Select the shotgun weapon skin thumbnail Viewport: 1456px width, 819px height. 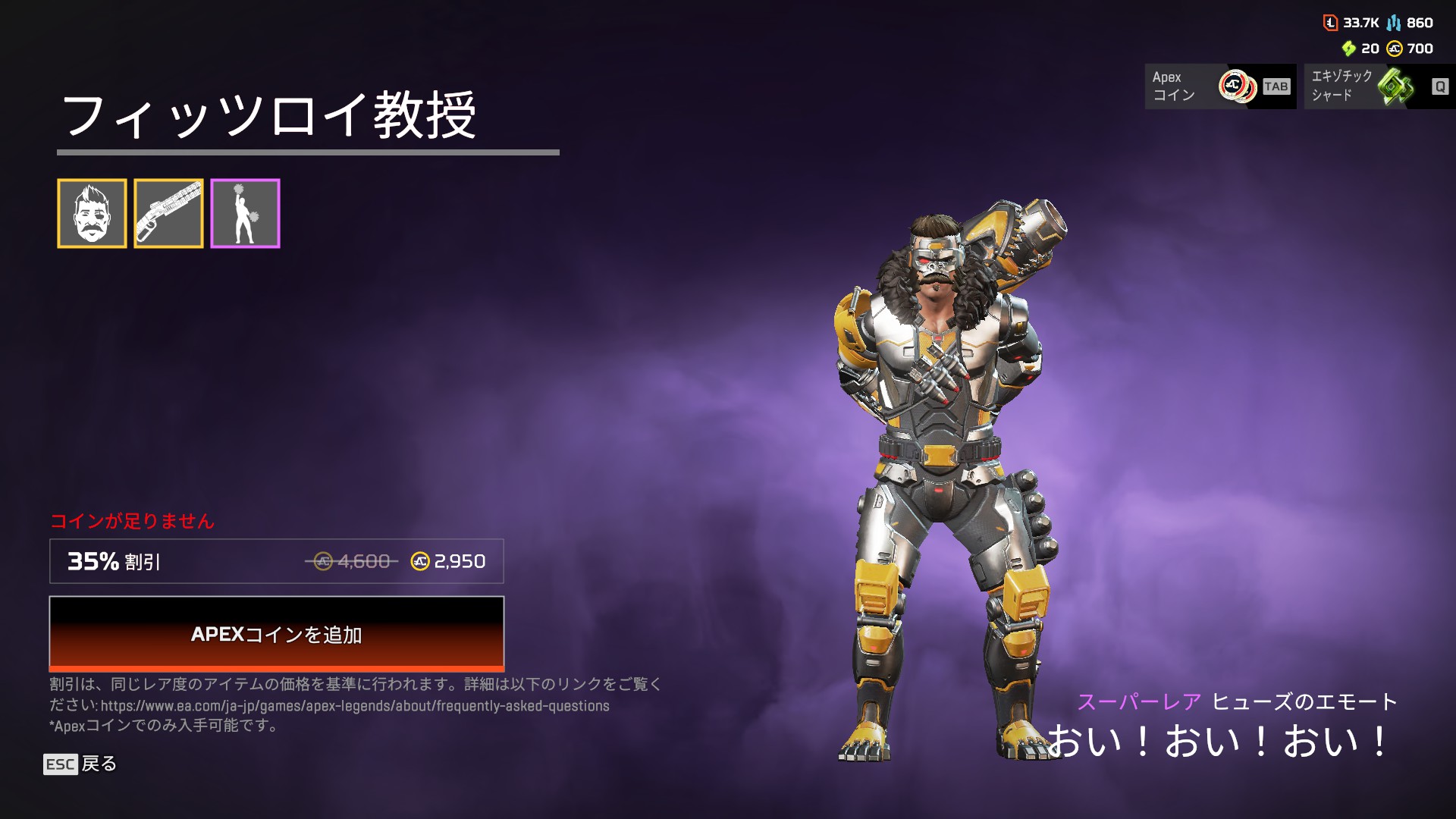[168, 214]
